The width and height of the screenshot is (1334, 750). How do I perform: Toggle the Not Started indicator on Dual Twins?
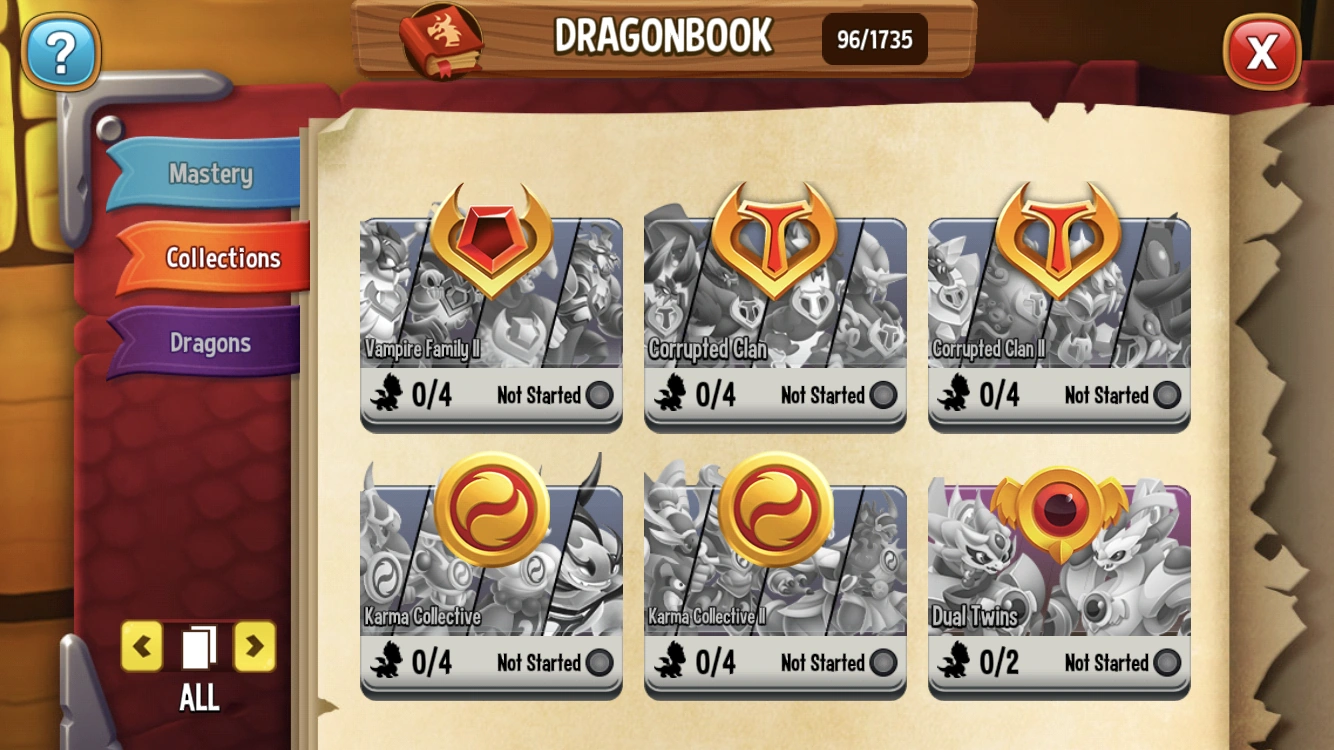pos(1166,663)
